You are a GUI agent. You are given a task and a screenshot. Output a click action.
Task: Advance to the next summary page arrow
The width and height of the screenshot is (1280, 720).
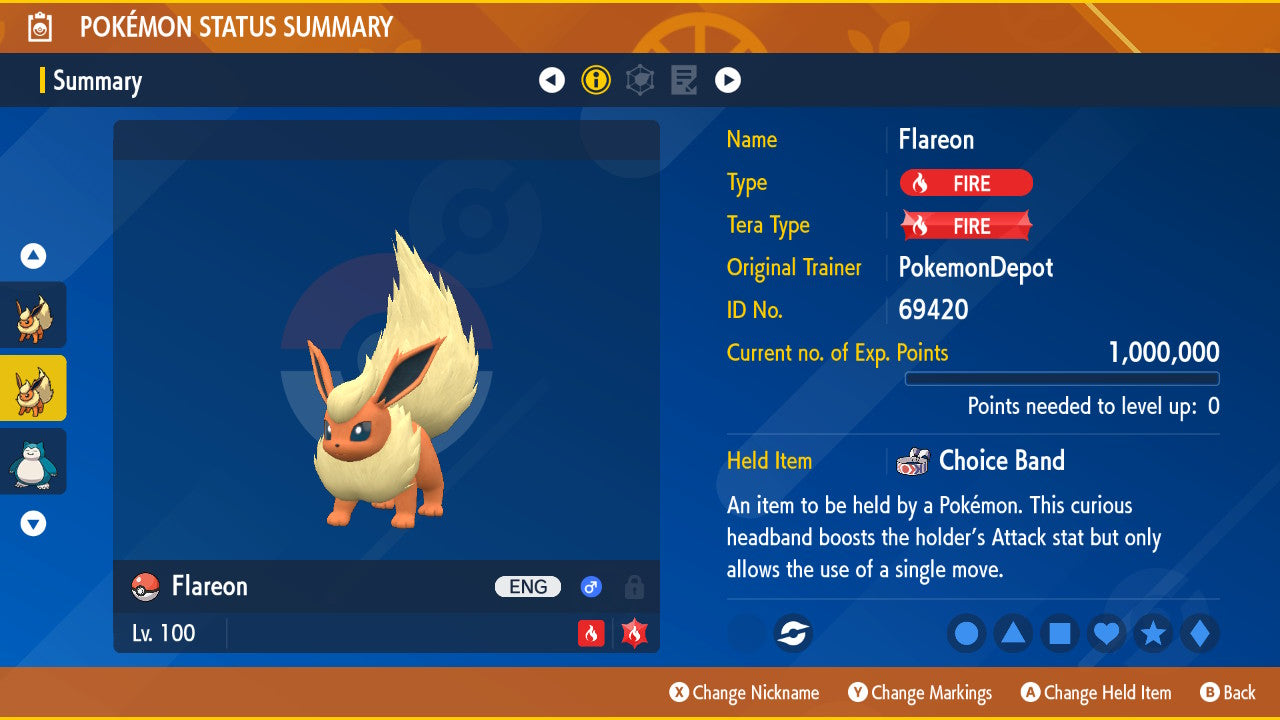pyautogui.click(x=728, y=80)
